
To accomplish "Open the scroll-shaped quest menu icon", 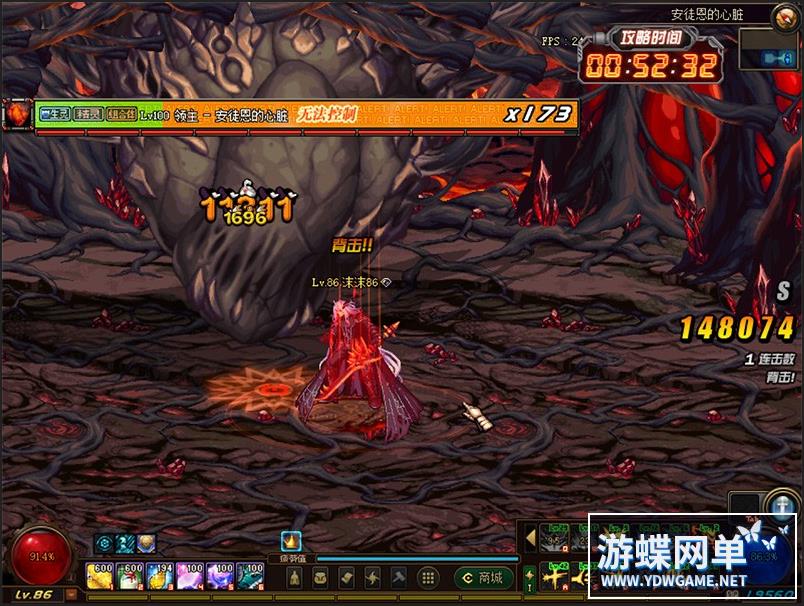I will pyautogui.click(x=346, y=577).
